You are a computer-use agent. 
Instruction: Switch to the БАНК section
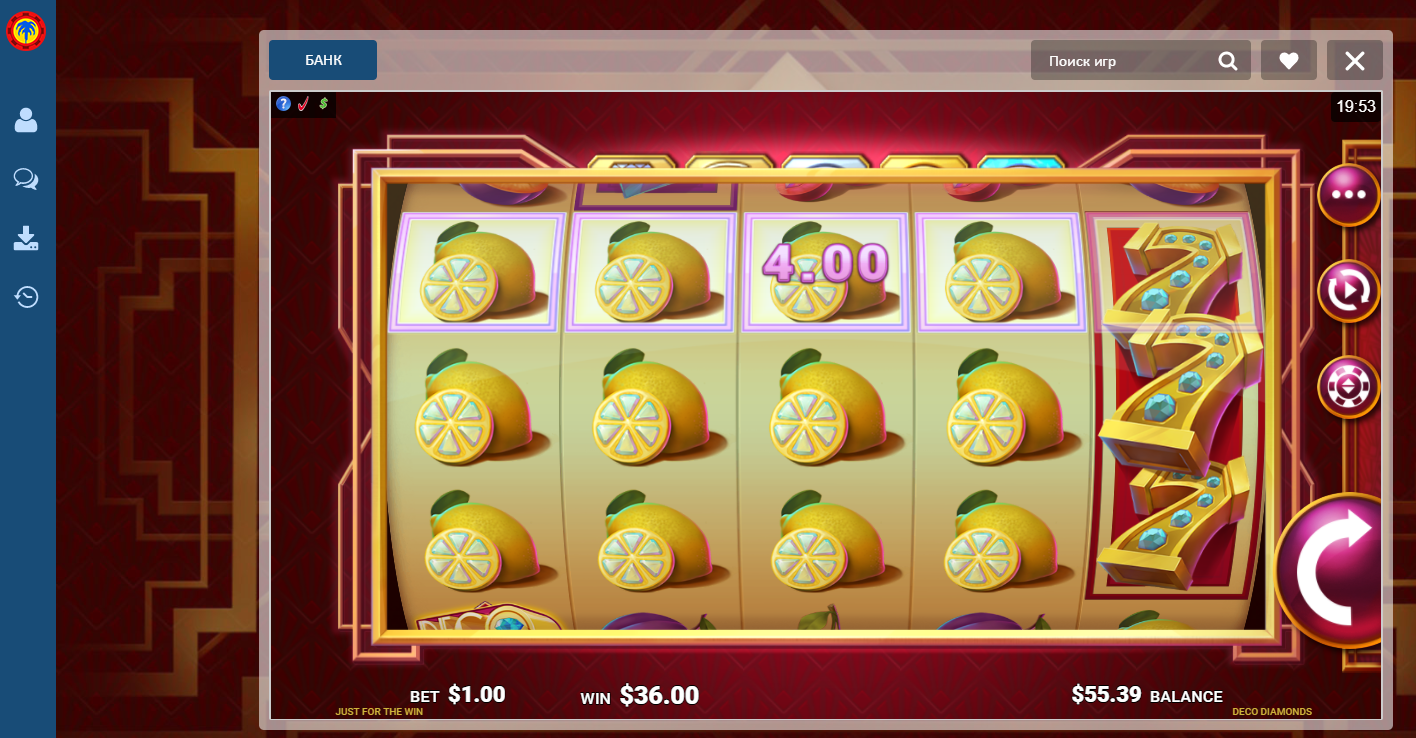coord(322,60)
